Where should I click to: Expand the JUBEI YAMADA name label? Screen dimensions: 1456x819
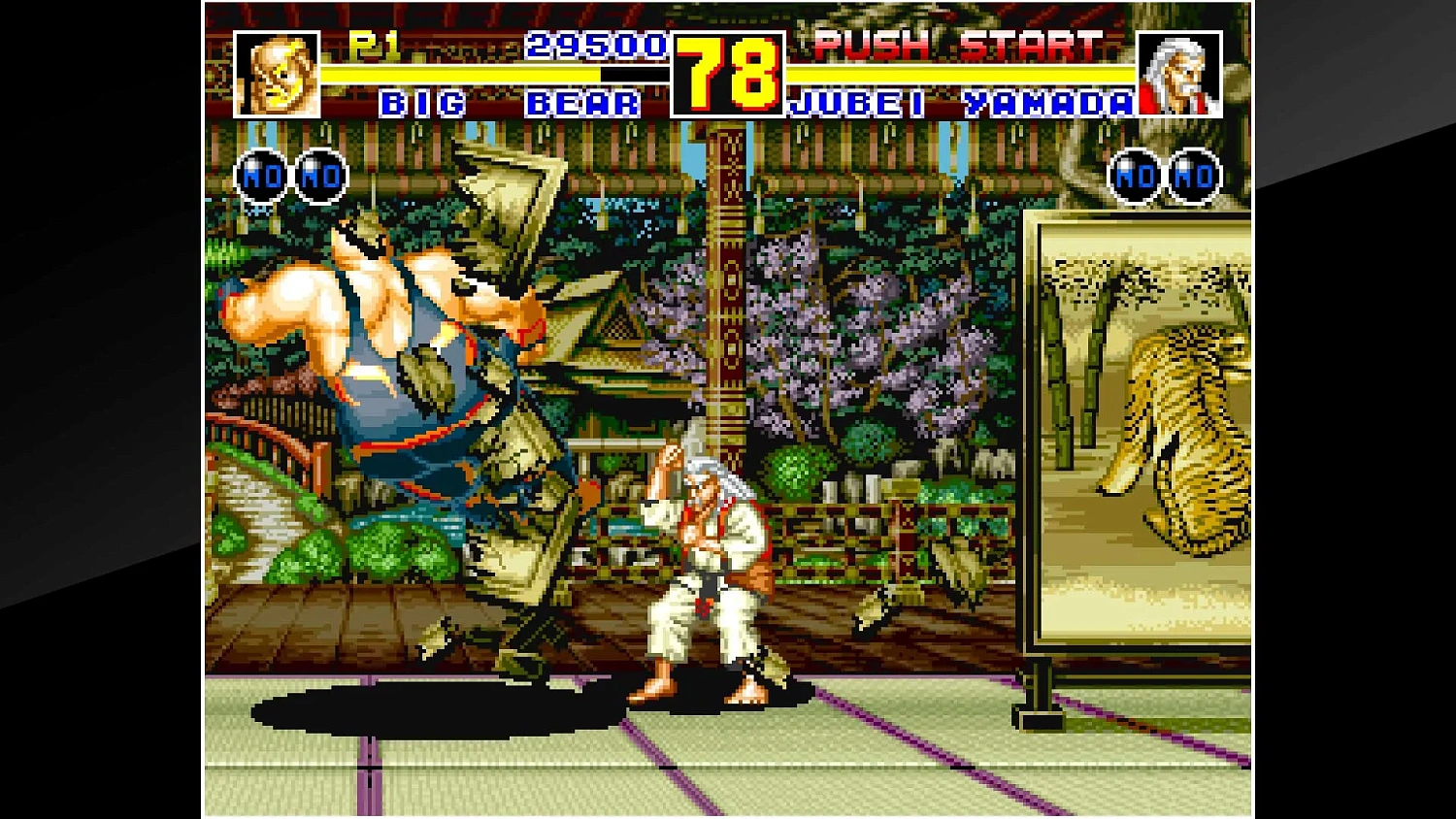click(x=961, y=103)
